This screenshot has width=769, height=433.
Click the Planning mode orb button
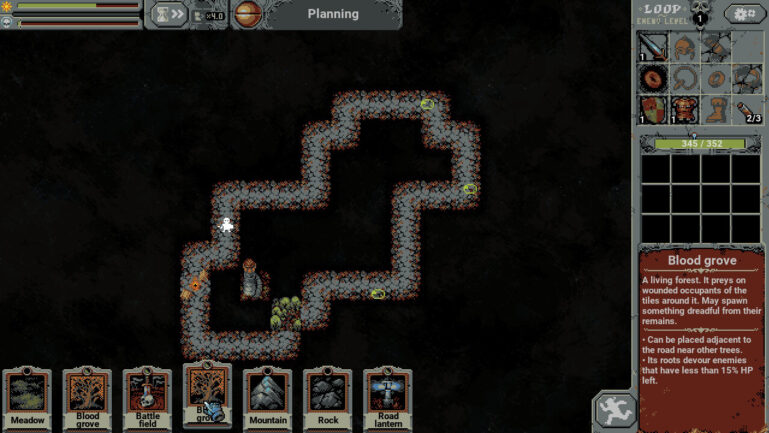248,15
